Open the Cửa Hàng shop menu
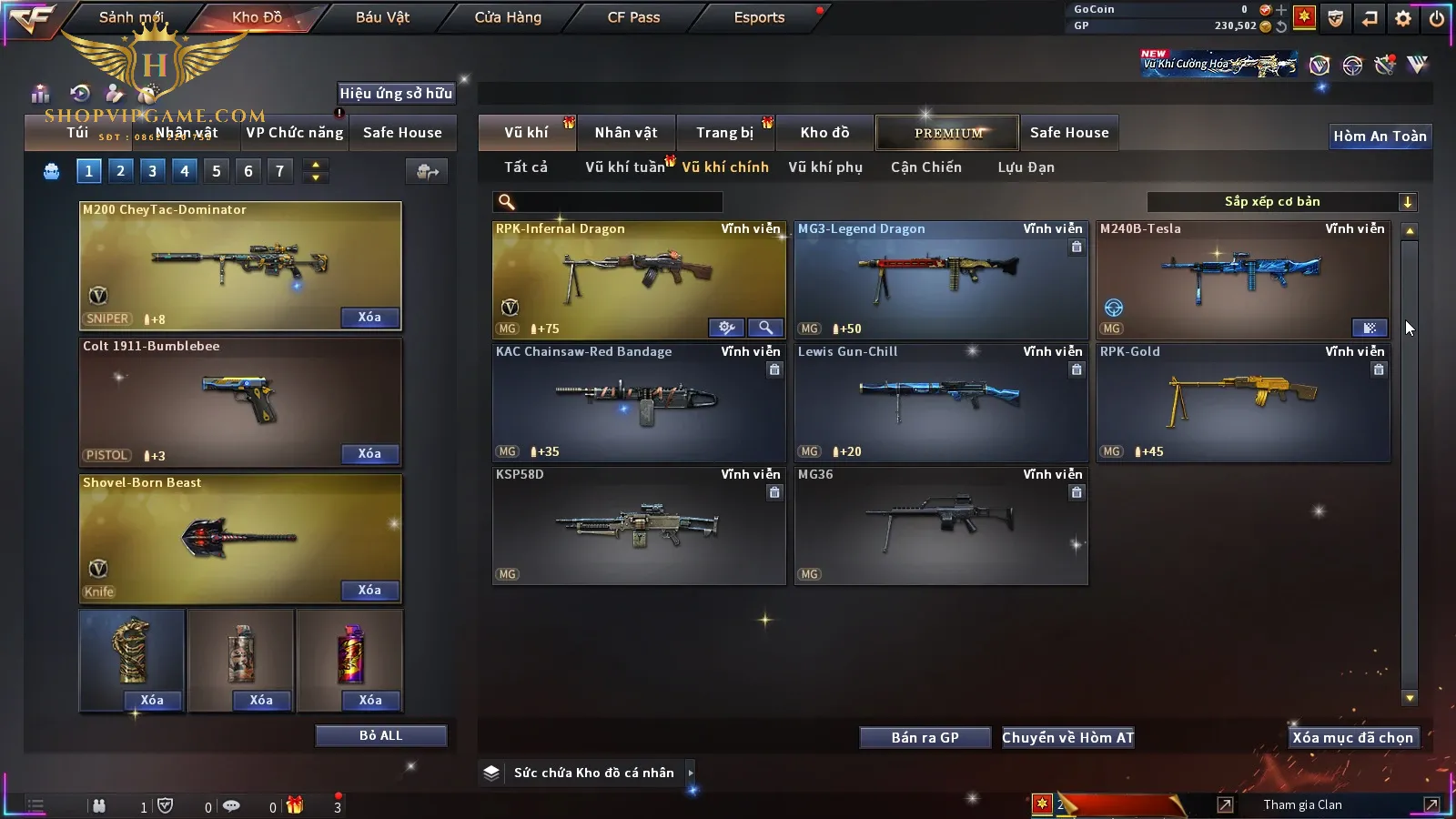Viewport: 1456px width, 819px height. [508, 17]
